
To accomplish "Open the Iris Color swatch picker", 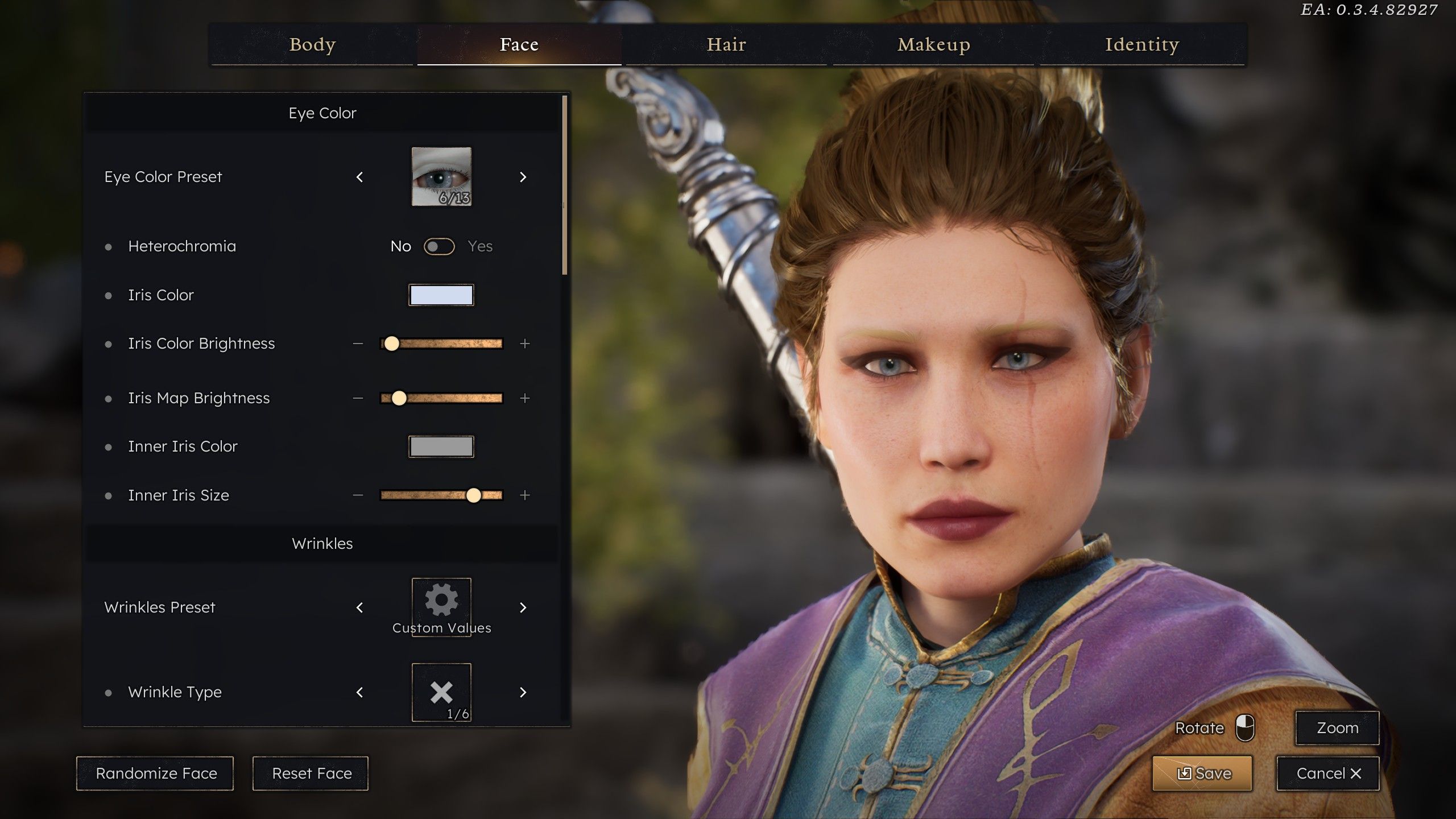I will [441, 295].
